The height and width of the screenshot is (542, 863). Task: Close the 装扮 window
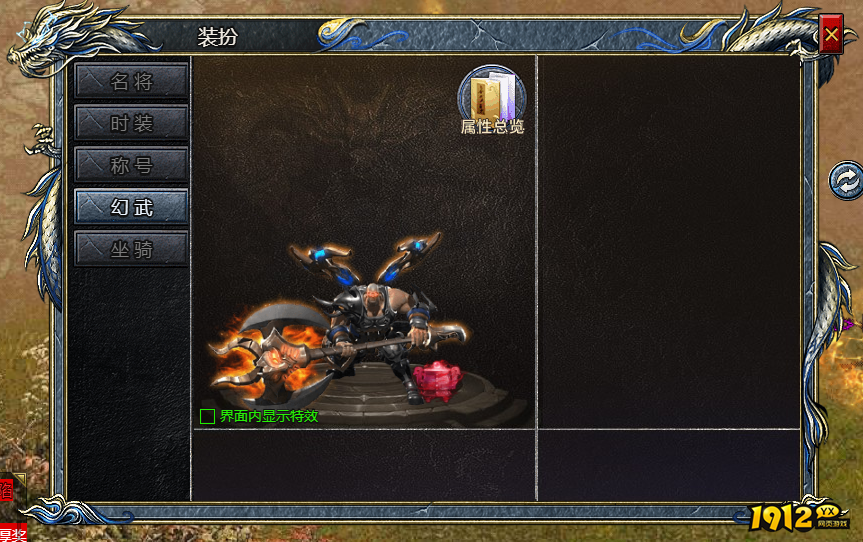831,36
